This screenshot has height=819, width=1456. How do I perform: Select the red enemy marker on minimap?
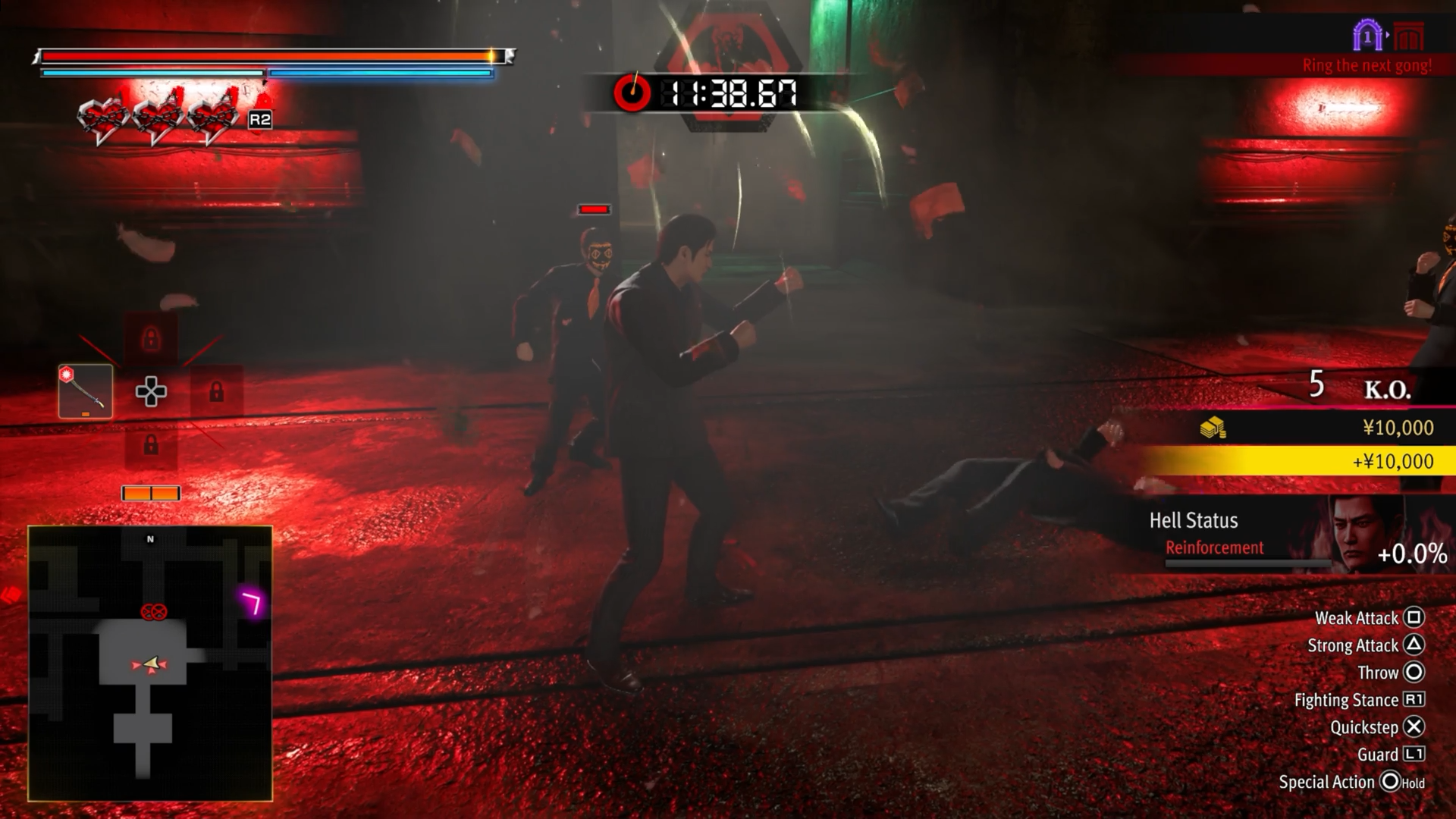154,611
